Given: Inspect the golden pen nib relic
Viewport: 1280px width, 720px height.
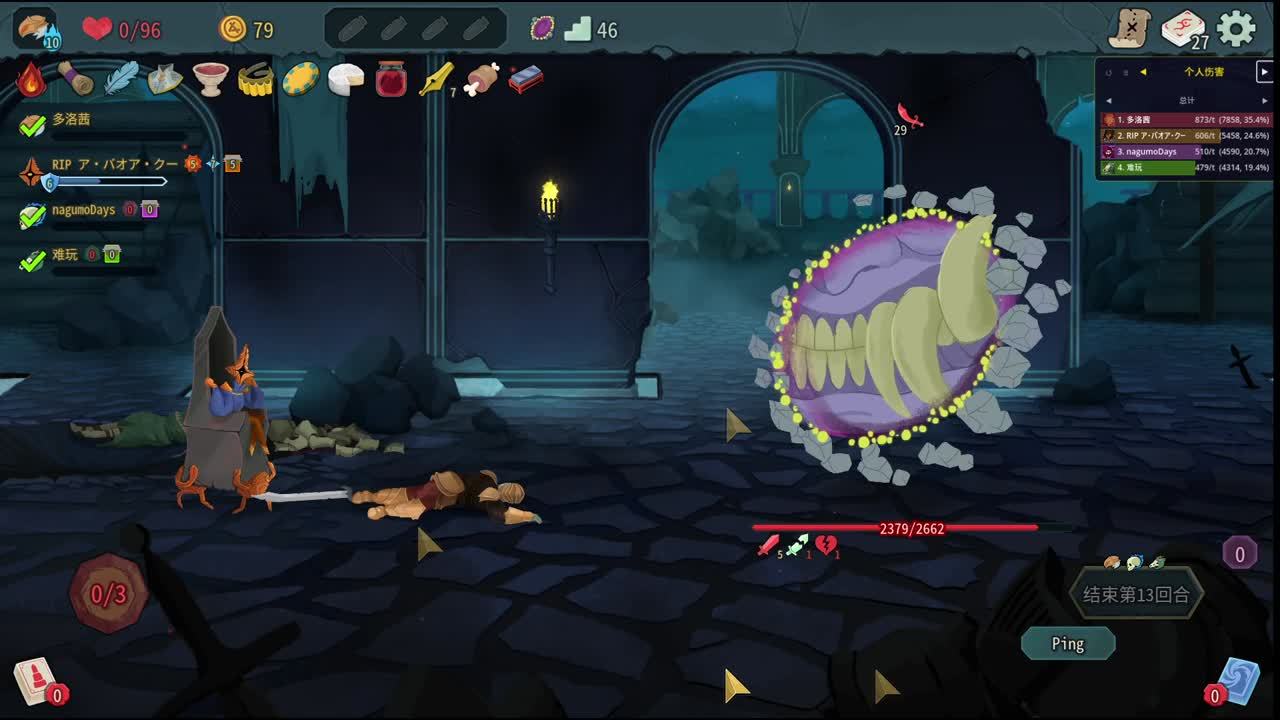Looking at the screenshot, I should (436, 79).
